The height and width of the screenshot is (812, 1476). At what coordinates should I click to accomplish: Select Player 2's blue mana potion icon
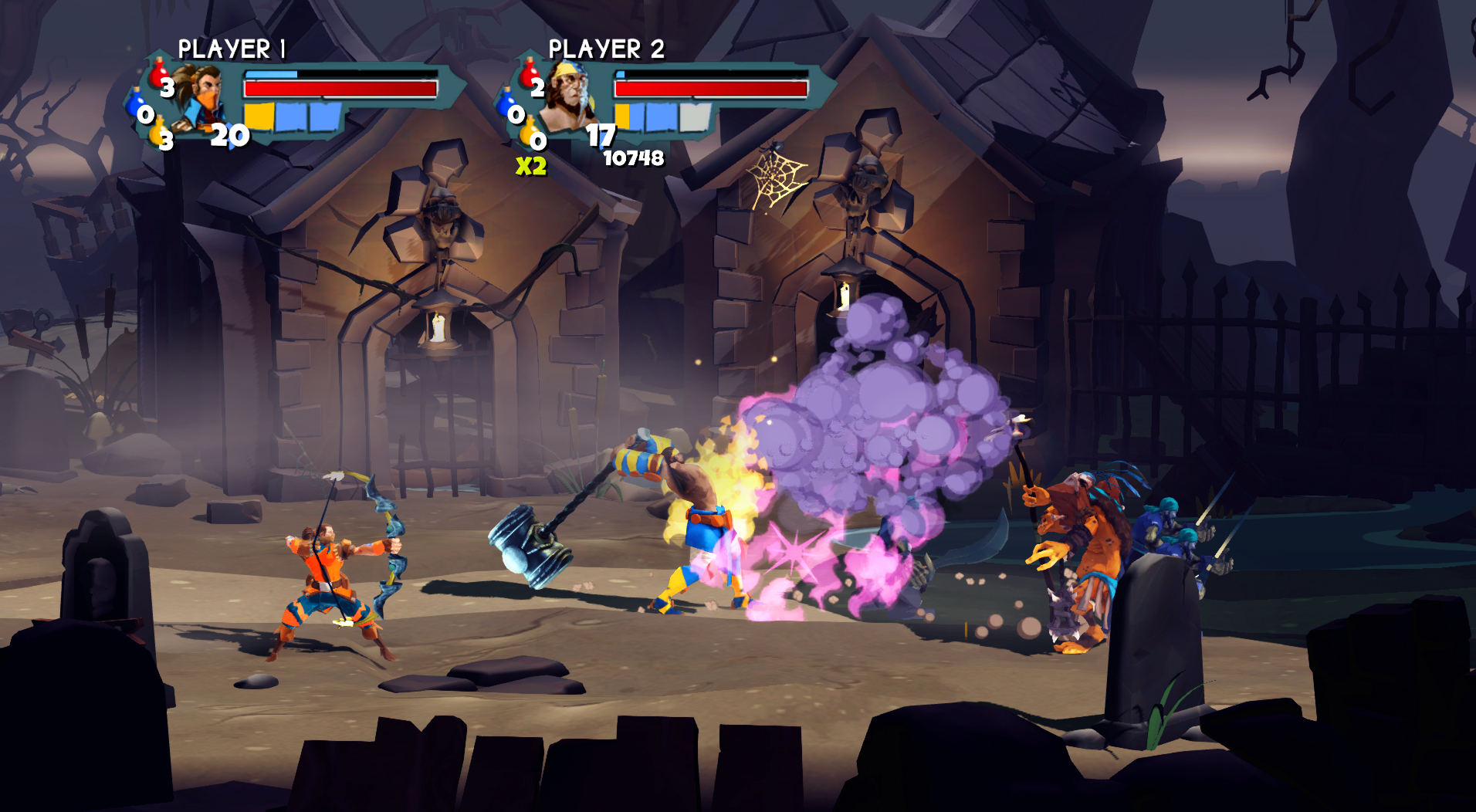coord(505,105)
